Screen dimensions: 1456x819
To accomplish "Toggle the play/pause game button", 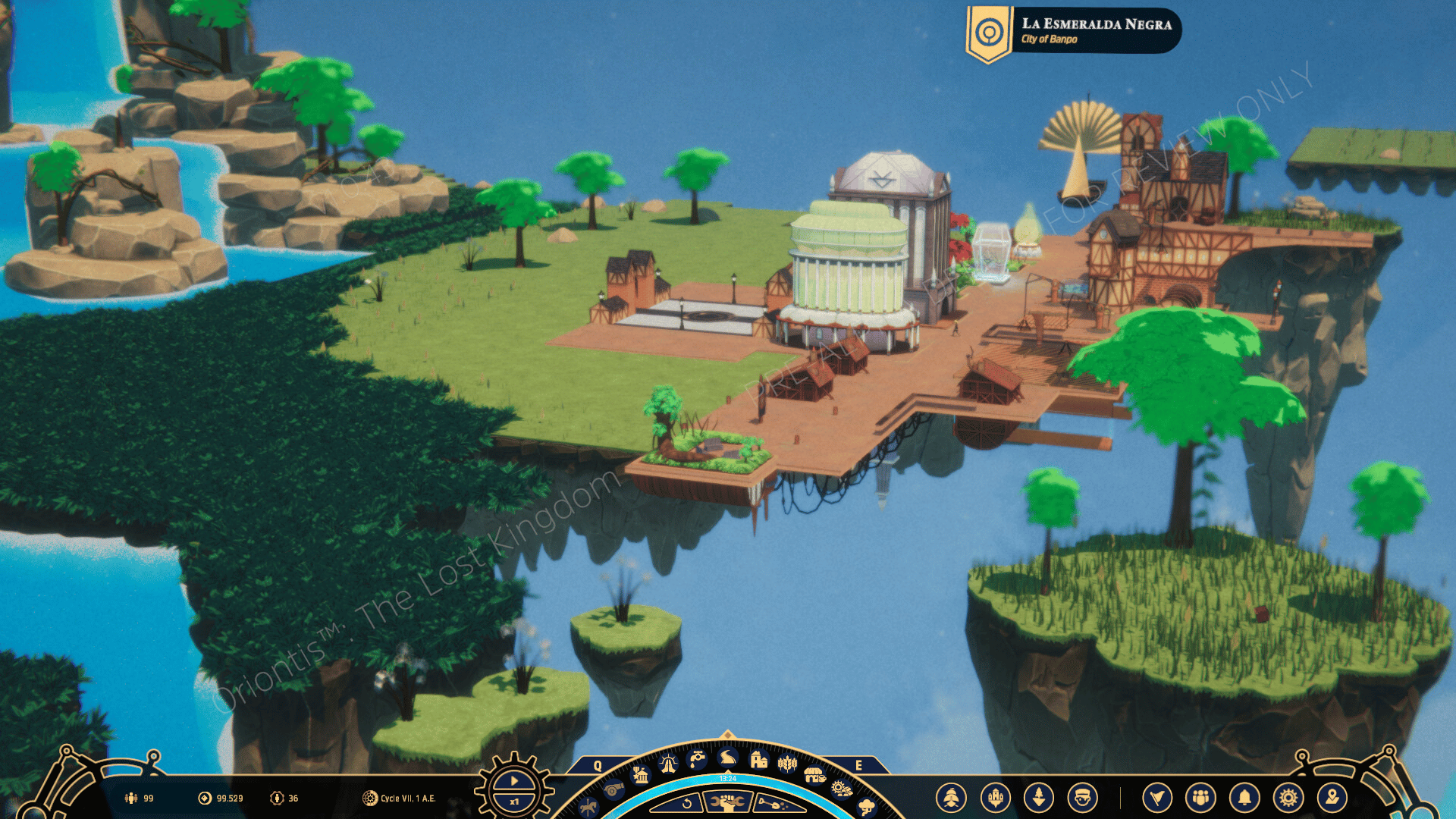I will 514,780.
